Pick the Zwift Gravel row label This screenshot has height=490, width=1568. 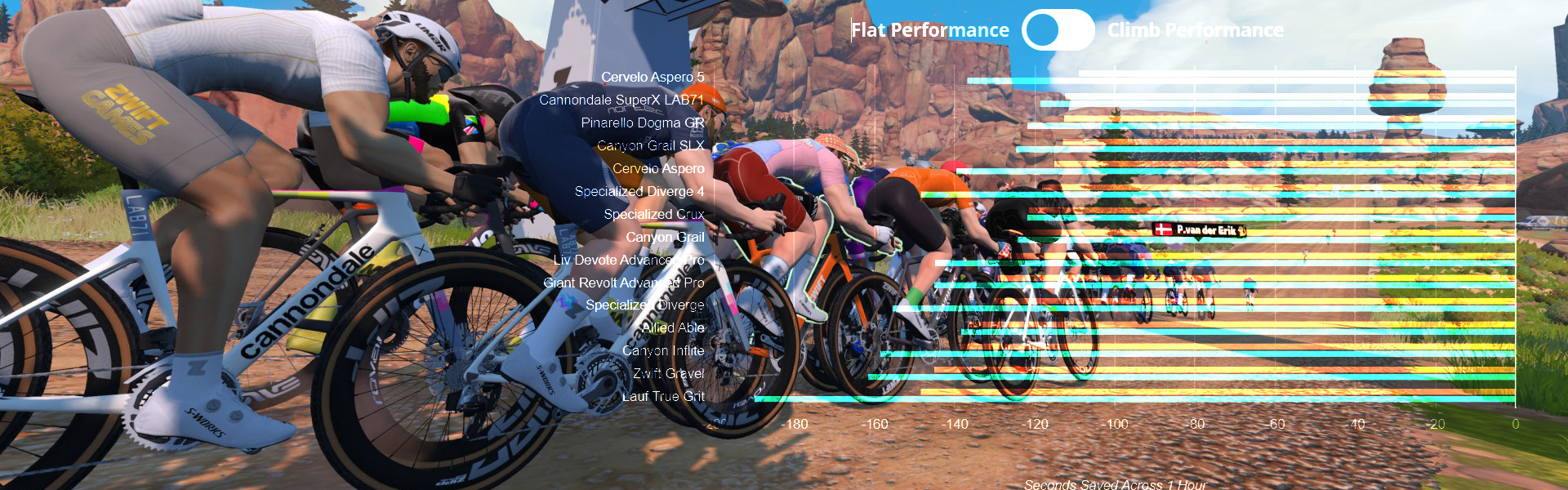click(668, 373)
